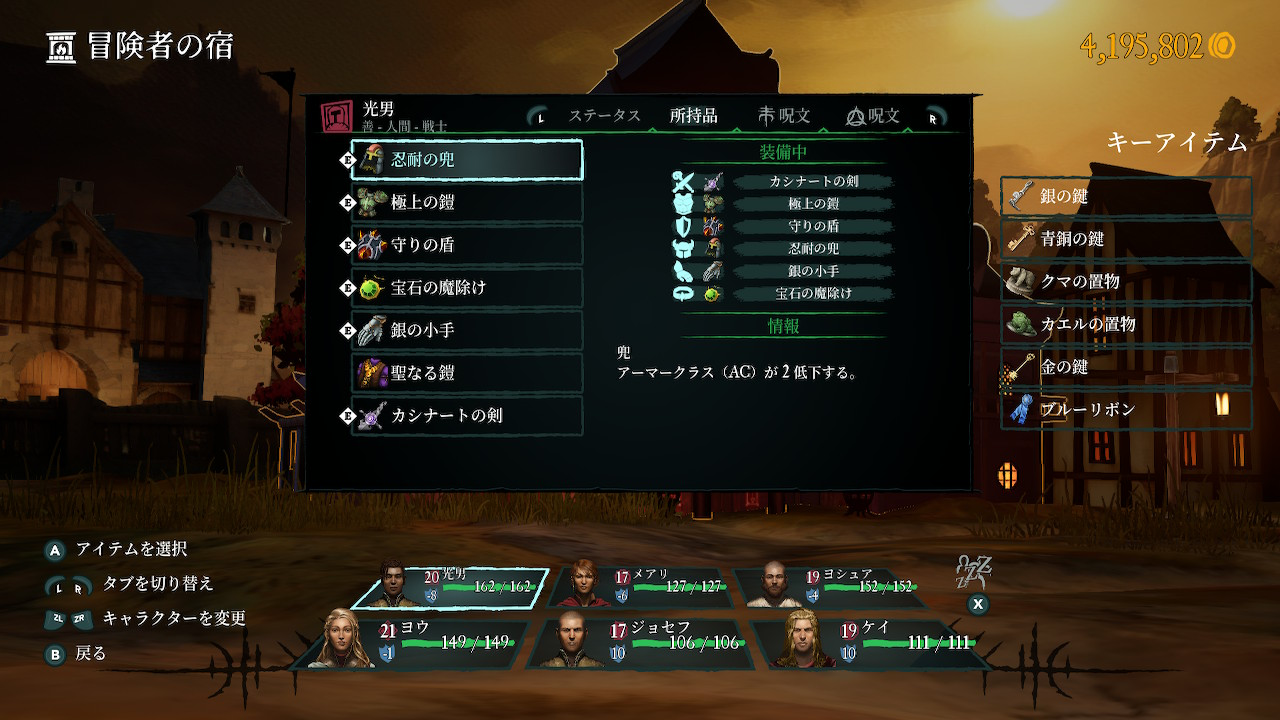
Task: Select the カエルの置物 key item
Action: (x=1126, y=325)
